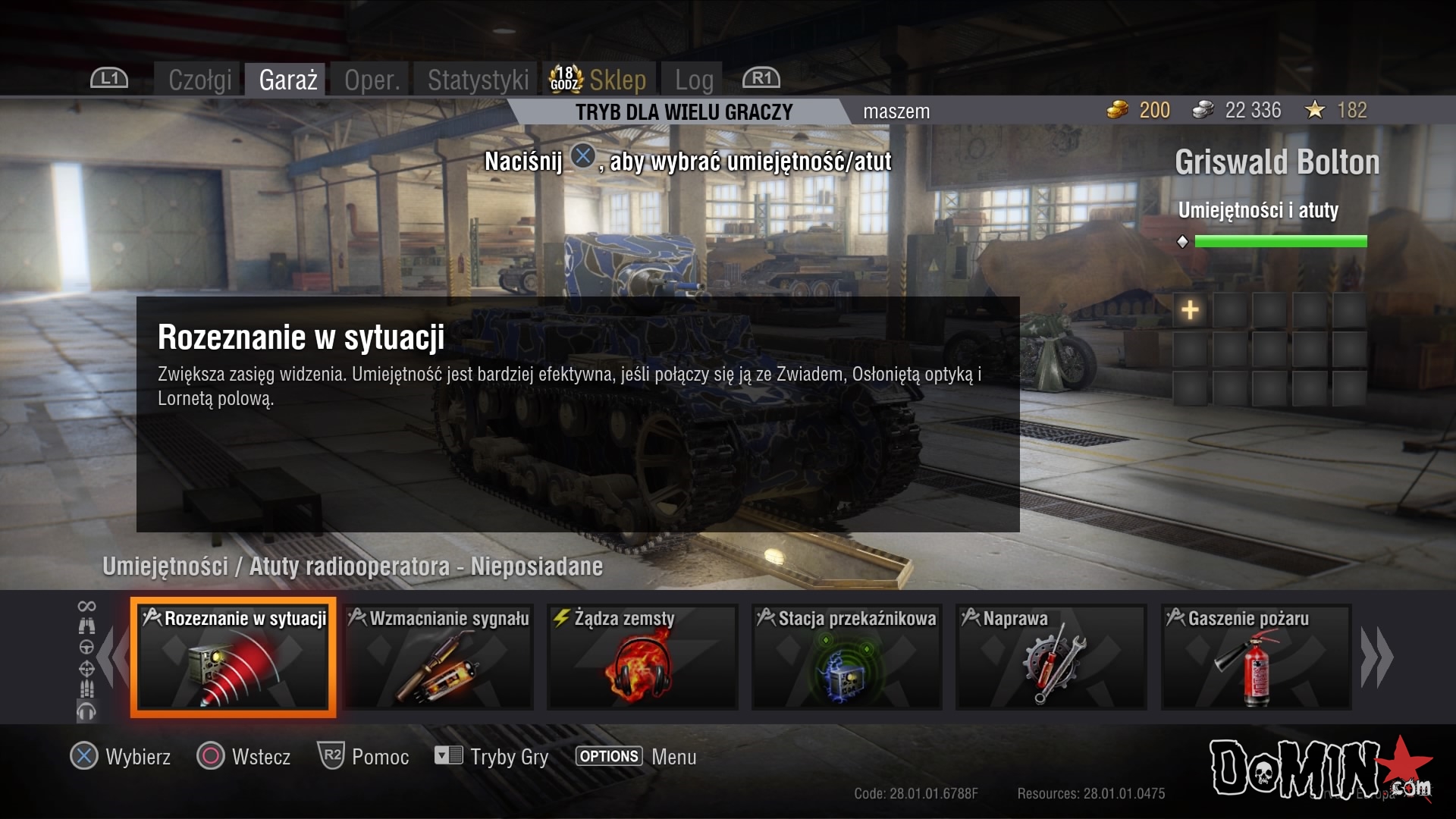
Task: Pick the Gaszenie pożaru fire extinguisher skill
Action: tap(1256, 657)
